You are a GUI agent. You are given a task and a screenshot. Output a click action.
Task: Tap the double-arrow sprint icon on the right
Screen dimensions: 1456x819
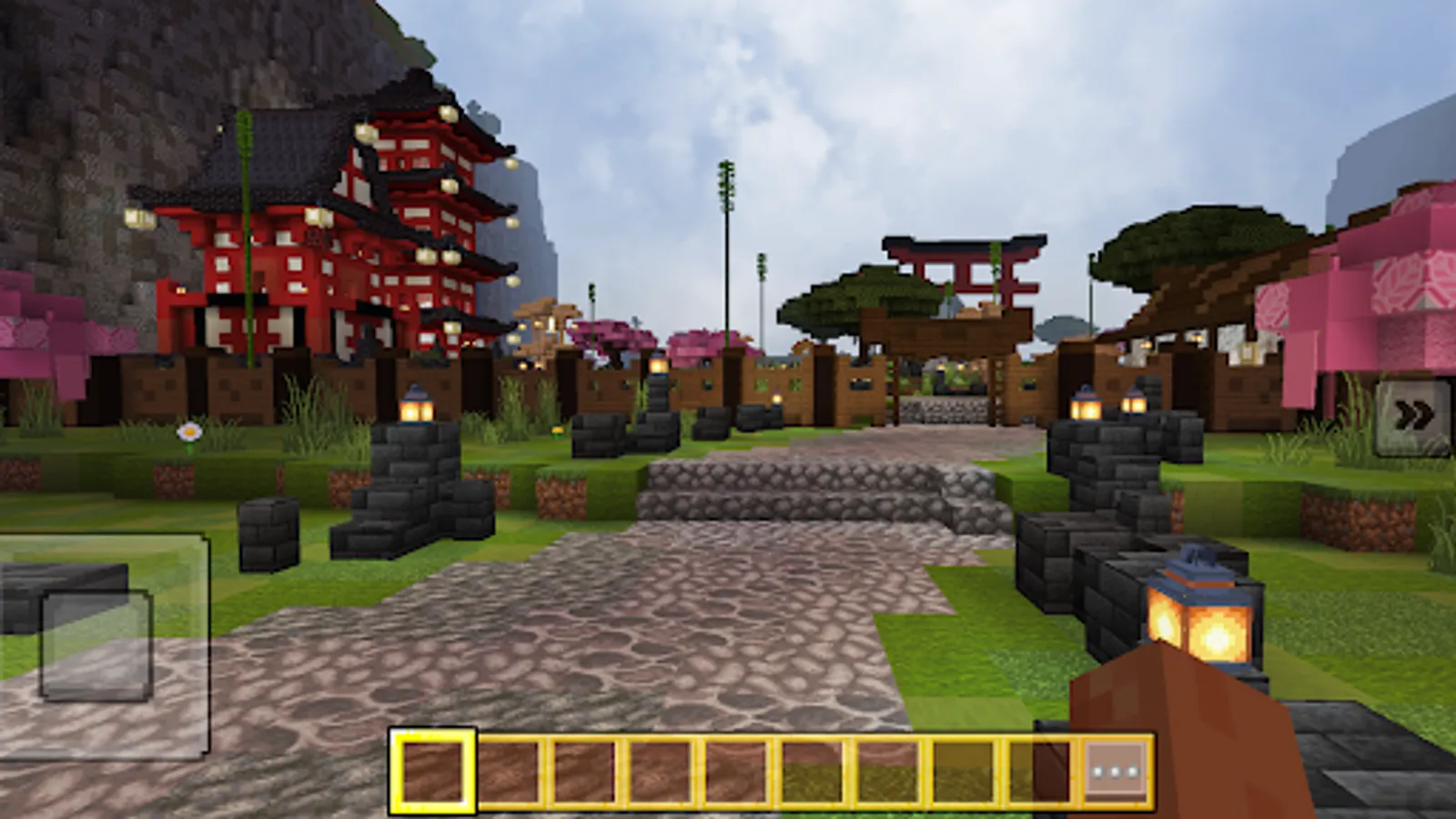point(1413,415)
